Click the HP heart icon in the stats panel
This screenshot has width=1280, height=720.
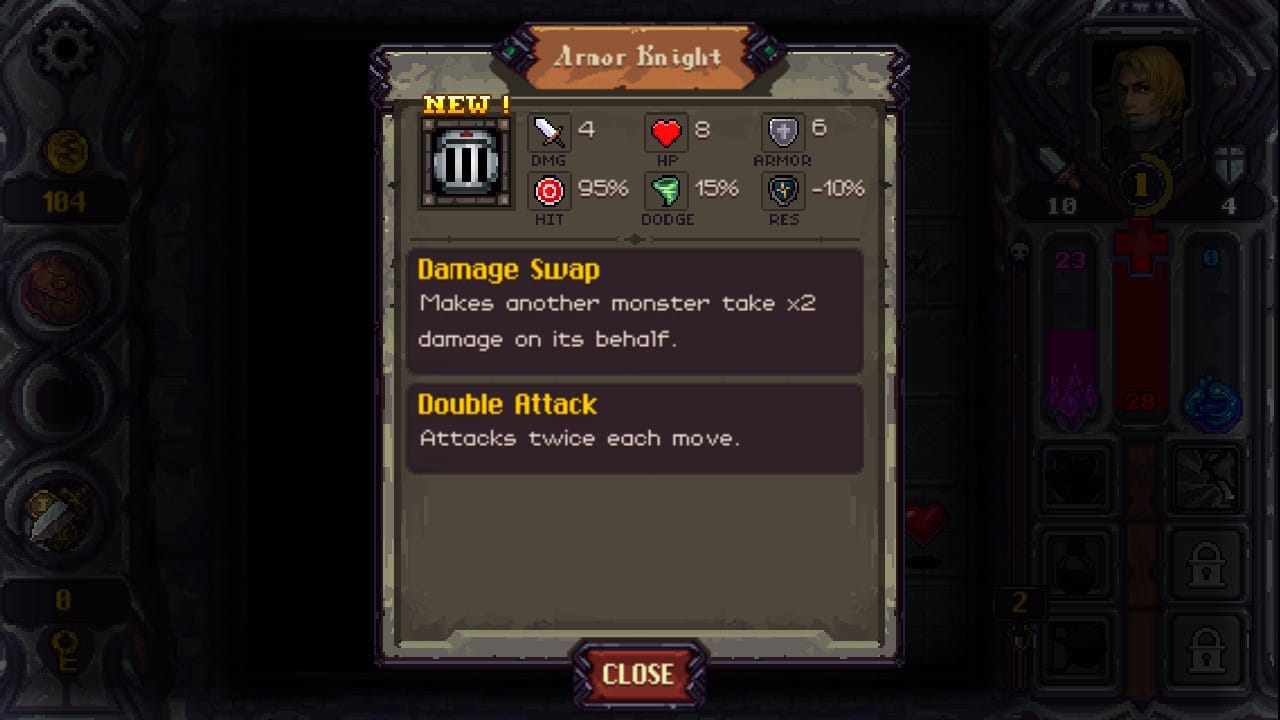(665, 131)
